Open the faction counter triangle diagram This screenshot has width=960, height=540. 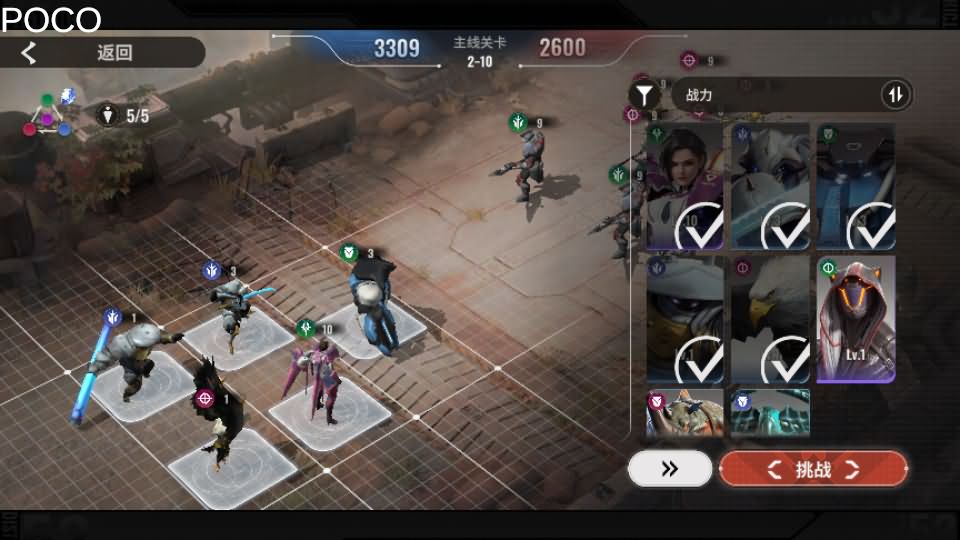47,115
